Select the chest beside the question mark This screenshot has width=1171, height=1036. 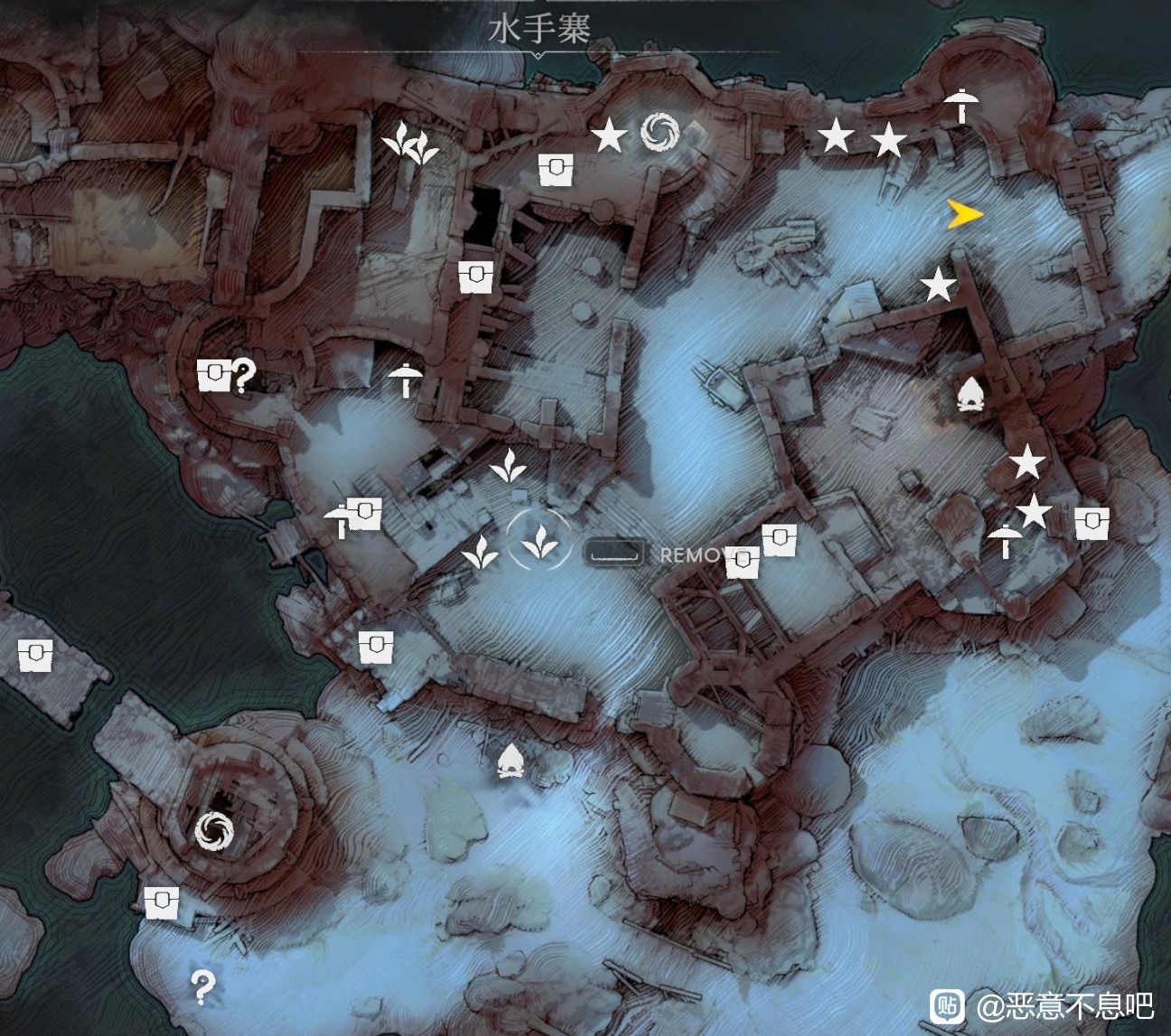coord(214,373)
